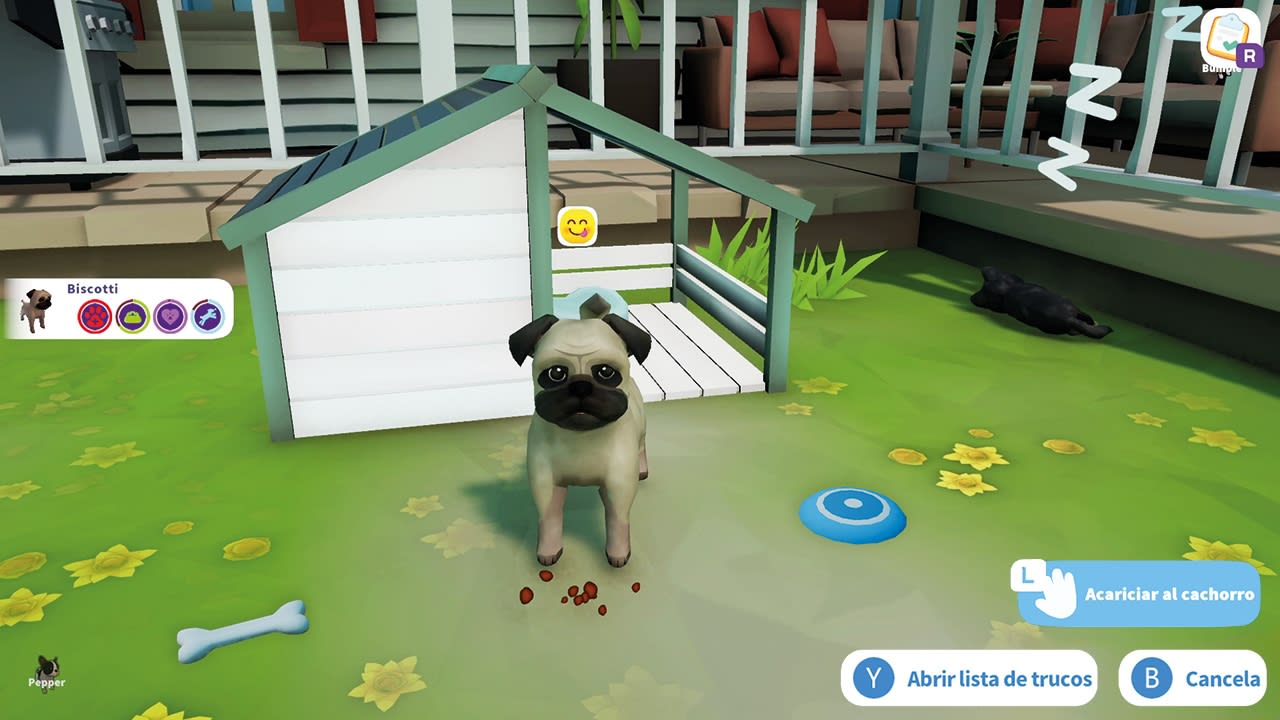Select Pepper's portrait in the corner
1280x720 pixels.
point(45,672)
